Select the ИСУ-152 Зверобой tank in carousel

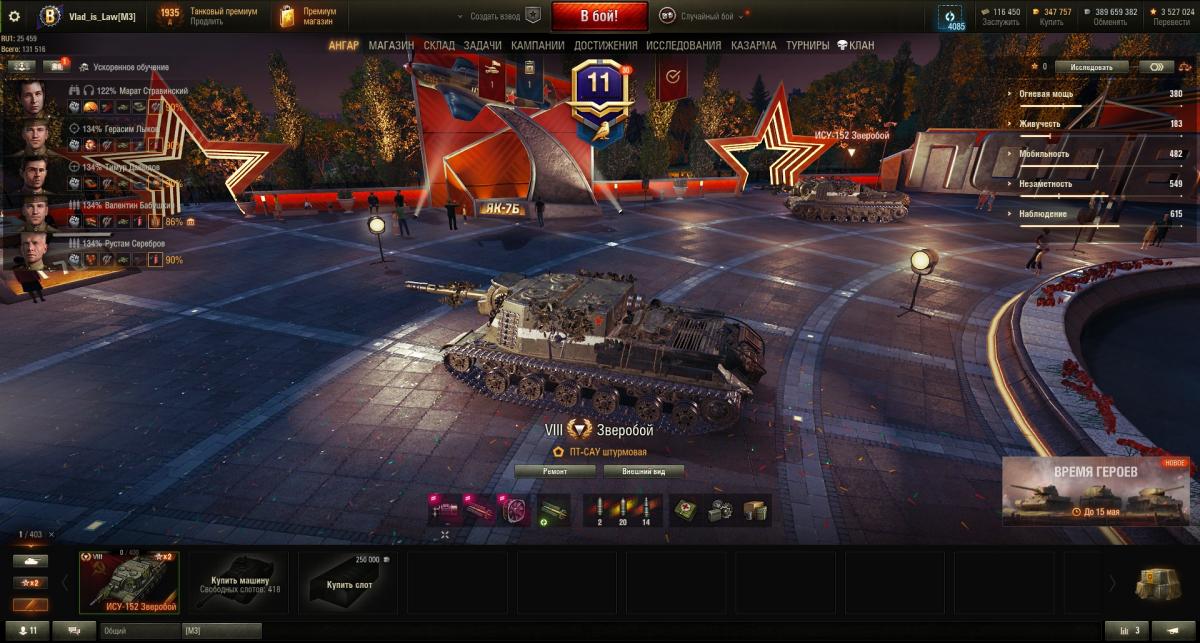coord(130,581)
